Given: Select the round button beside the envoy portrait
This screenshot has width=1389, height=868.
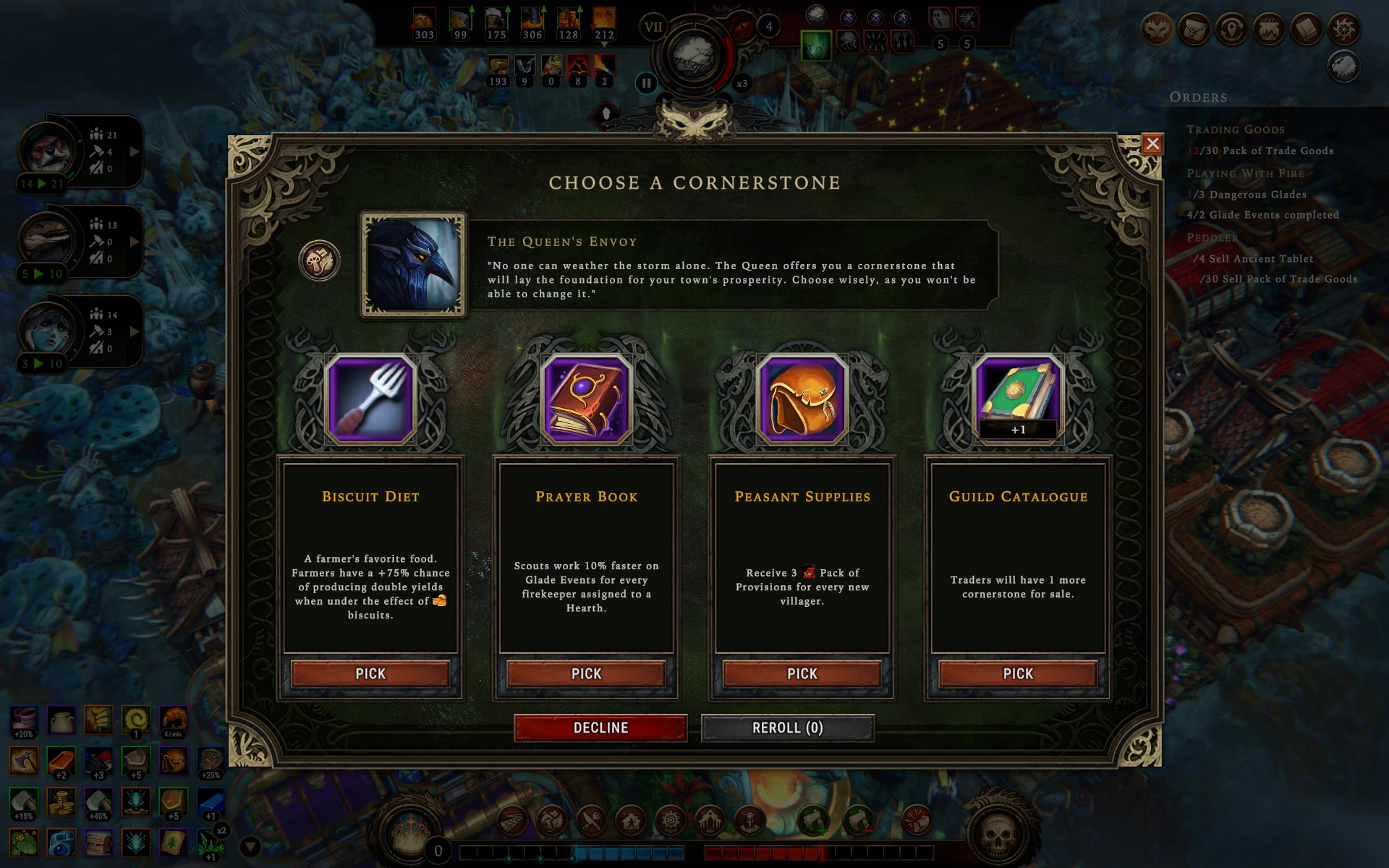Looking at the screenshot, I should click(x=319, y=260).
